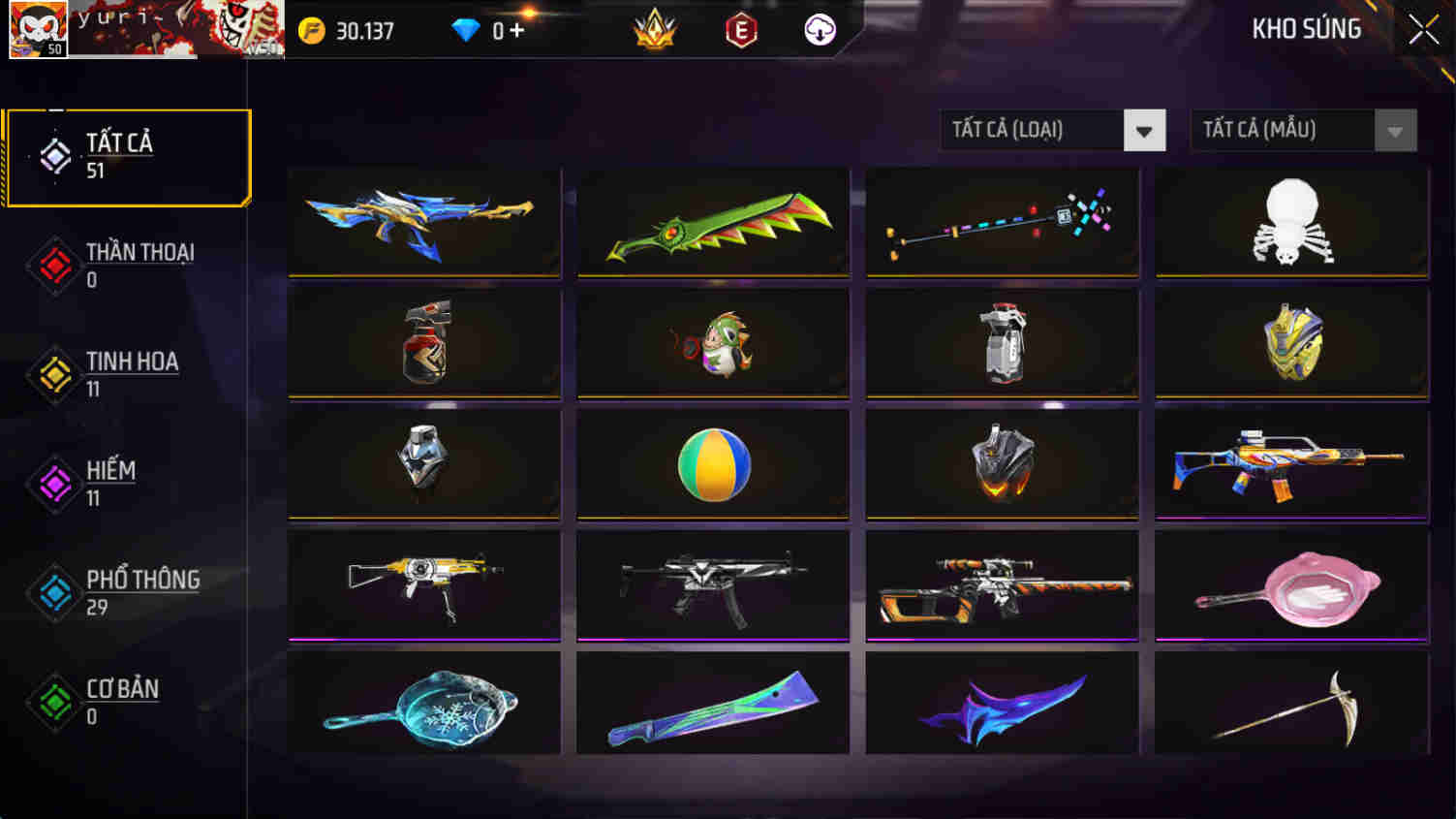Select the HIẾM purple rarity icon
The height and width of the screenshot is (819, 1456).
[55, 483]
